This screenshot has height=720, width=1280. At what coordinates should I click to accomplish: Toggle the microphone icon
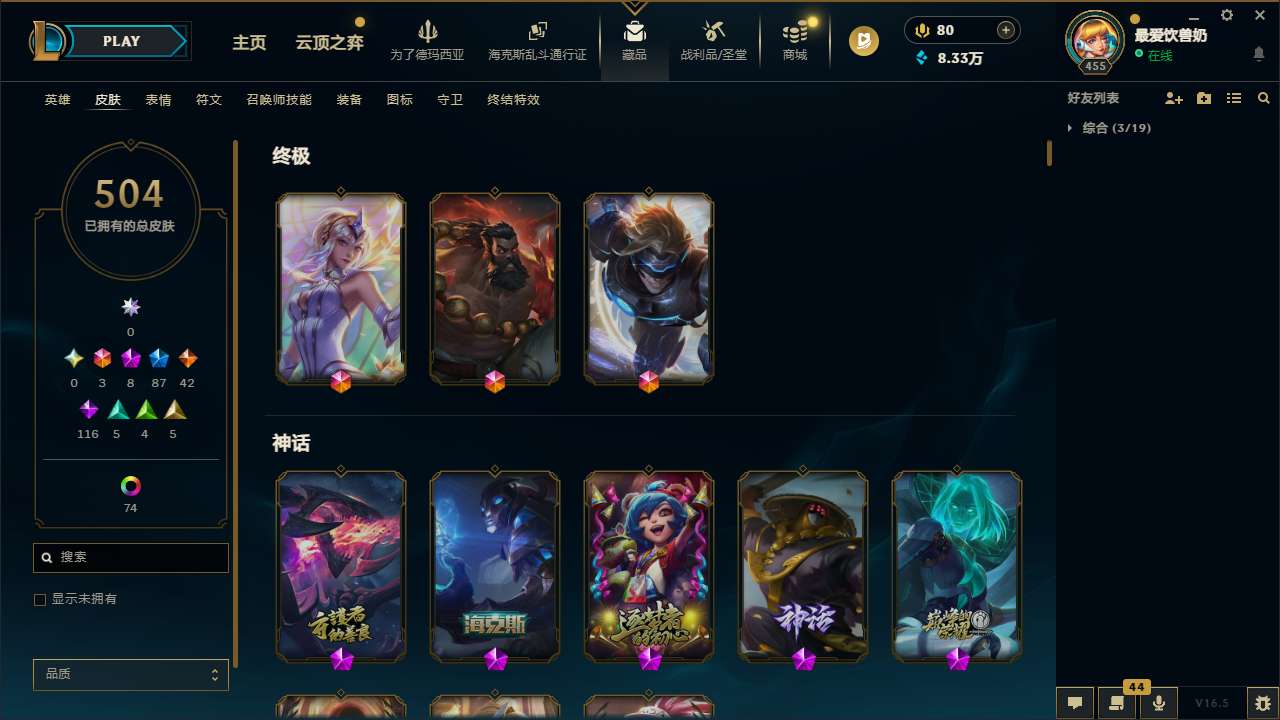1159,702
